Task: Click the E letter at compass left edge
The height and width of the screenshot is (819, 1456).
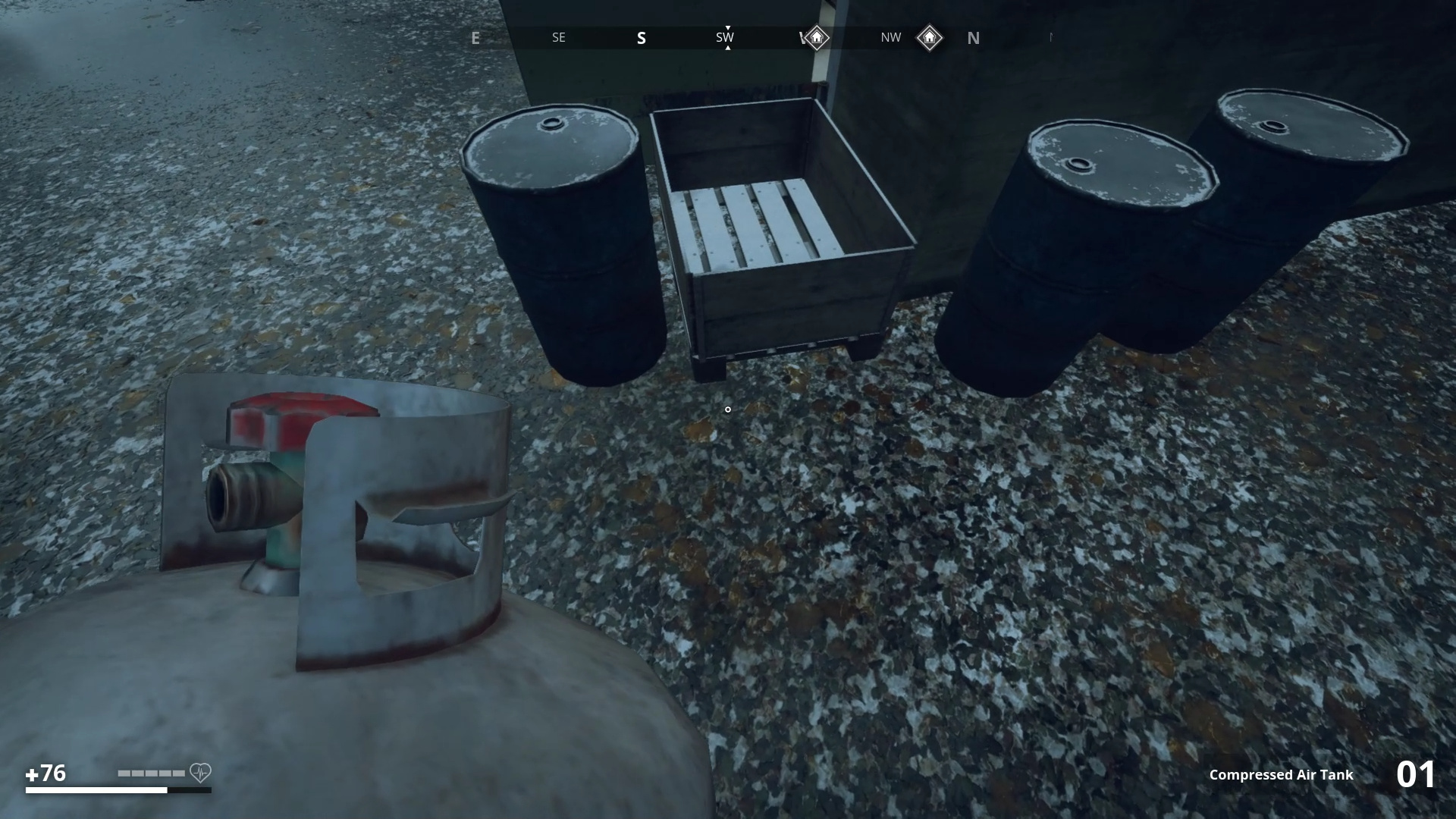Action: [475, 37]
